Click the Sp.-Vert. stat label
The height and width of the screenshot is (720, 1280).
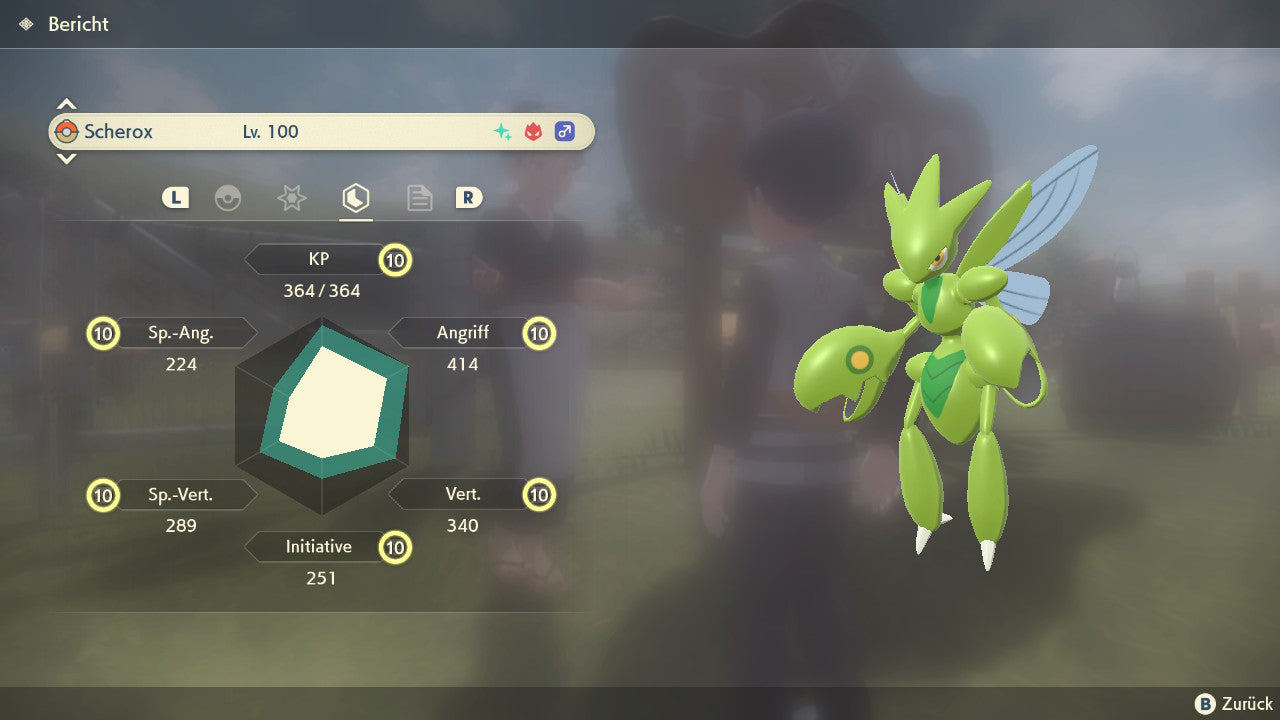tap(181, 494)
